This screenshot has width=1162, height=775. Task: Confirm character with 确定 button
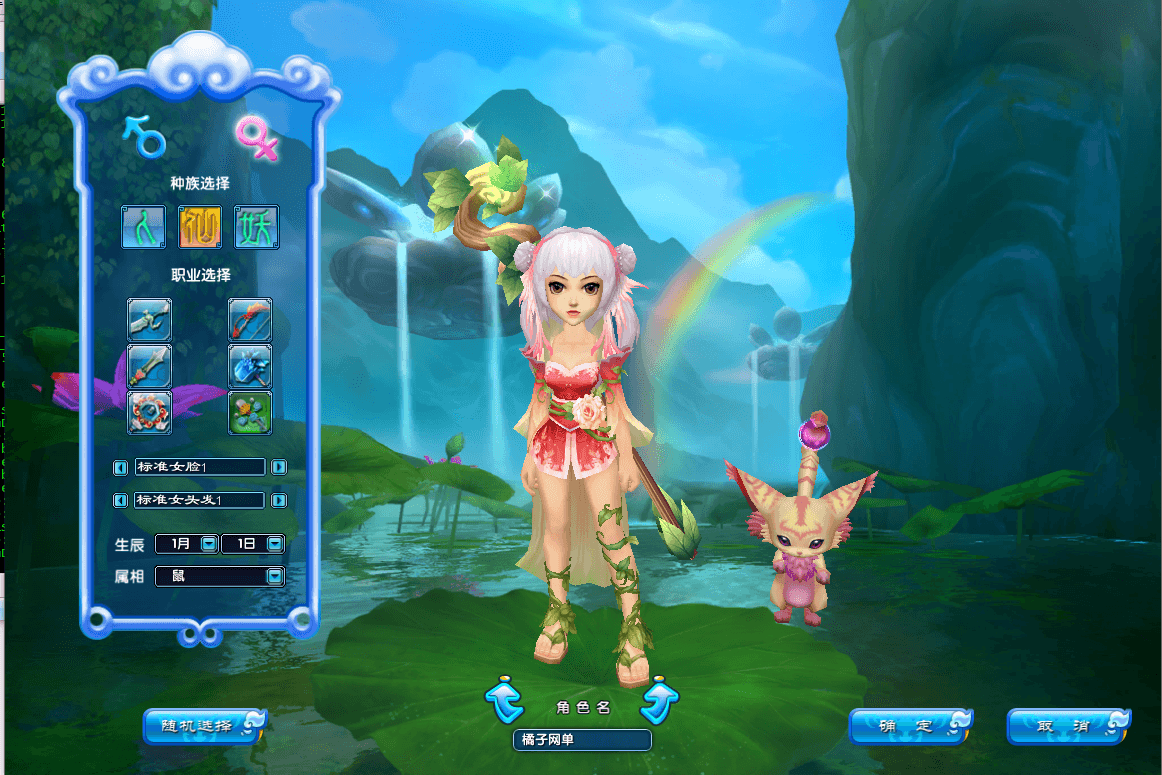tap(910, 726)
